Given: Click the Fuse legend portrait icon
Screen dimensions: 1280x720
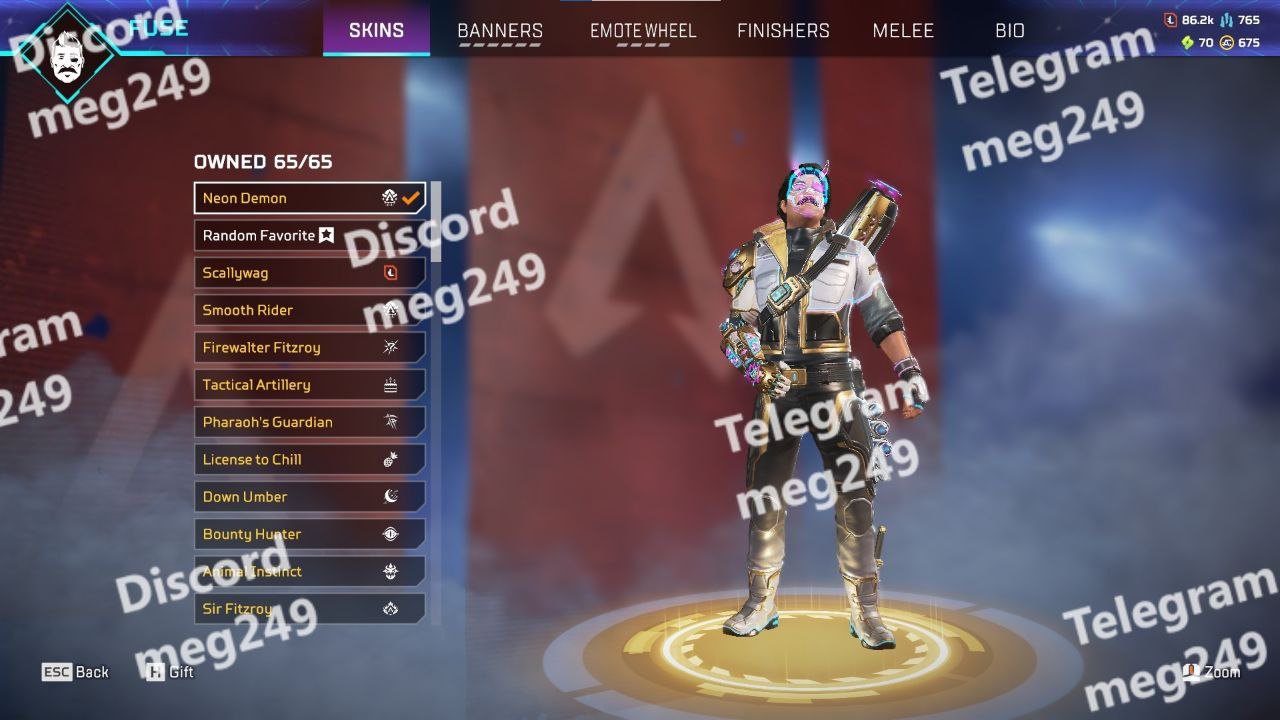Looking at the screenshot, I should point(67,52).
